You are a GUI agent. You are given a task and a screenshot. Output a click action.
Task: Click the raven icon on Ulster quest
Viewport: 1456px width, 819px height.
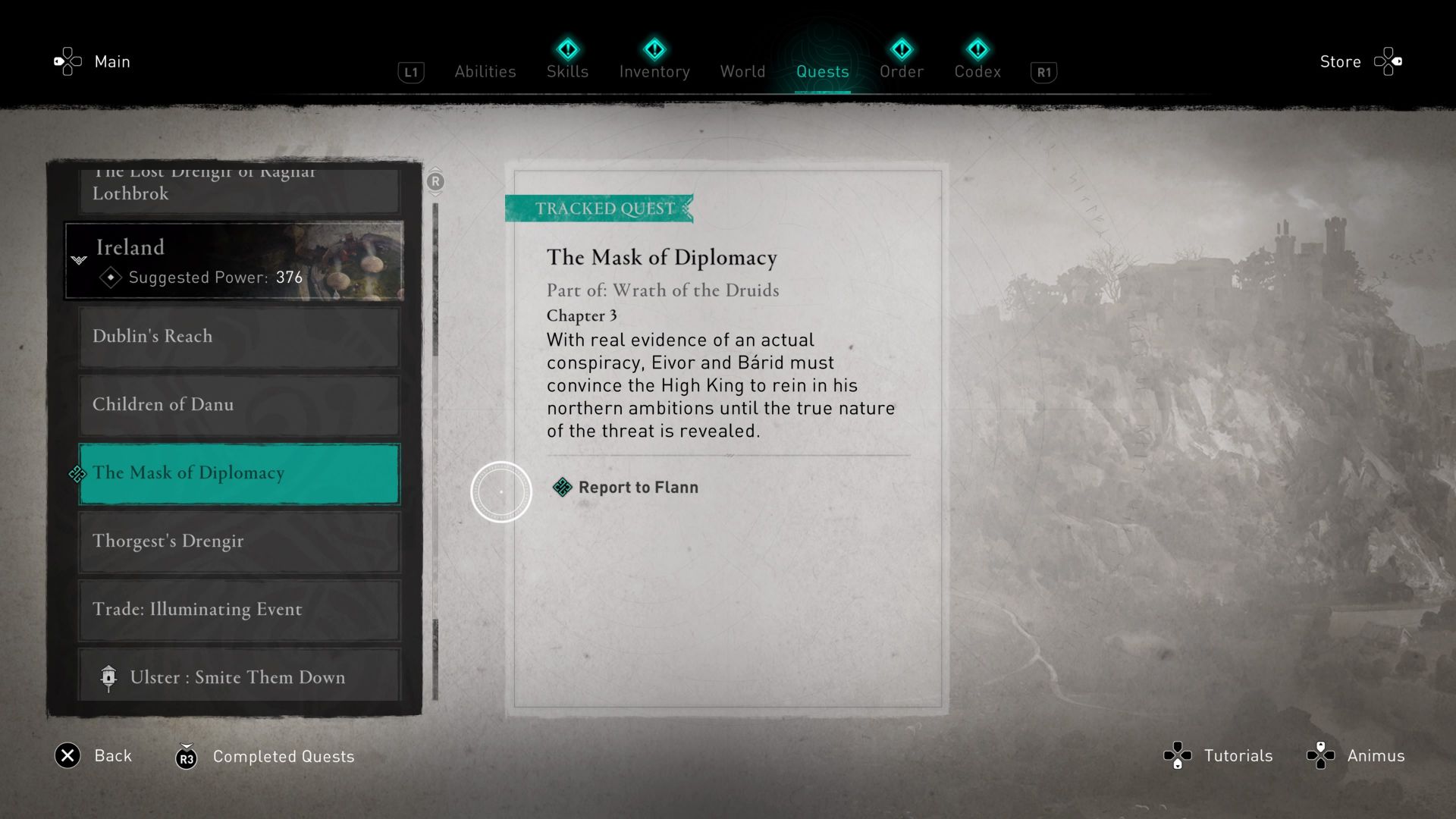pyautogui.click(x=109, y=677)
